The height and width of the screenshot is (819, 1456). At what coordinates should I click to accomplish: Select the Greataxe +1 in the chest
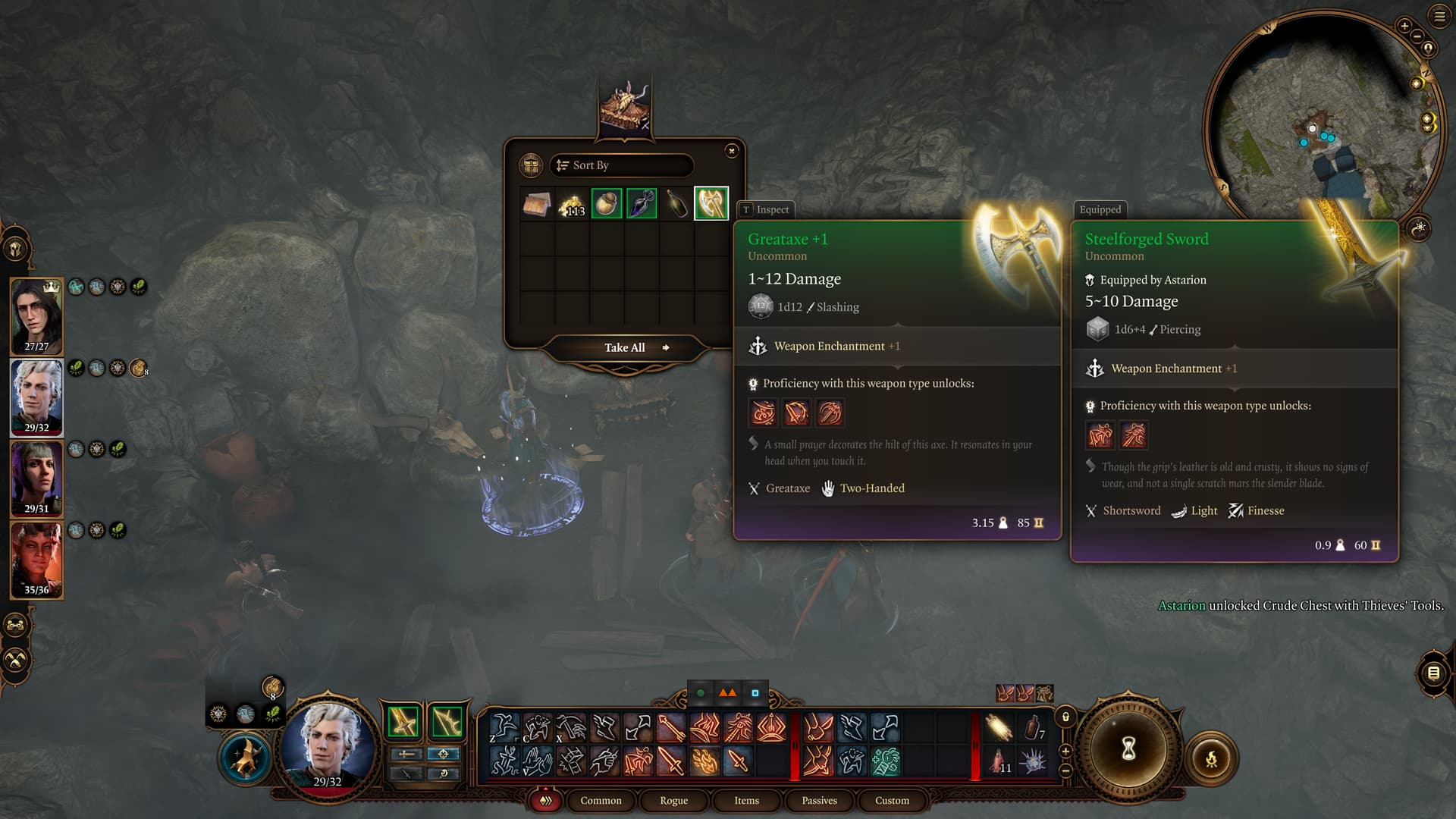click(711, 203)
